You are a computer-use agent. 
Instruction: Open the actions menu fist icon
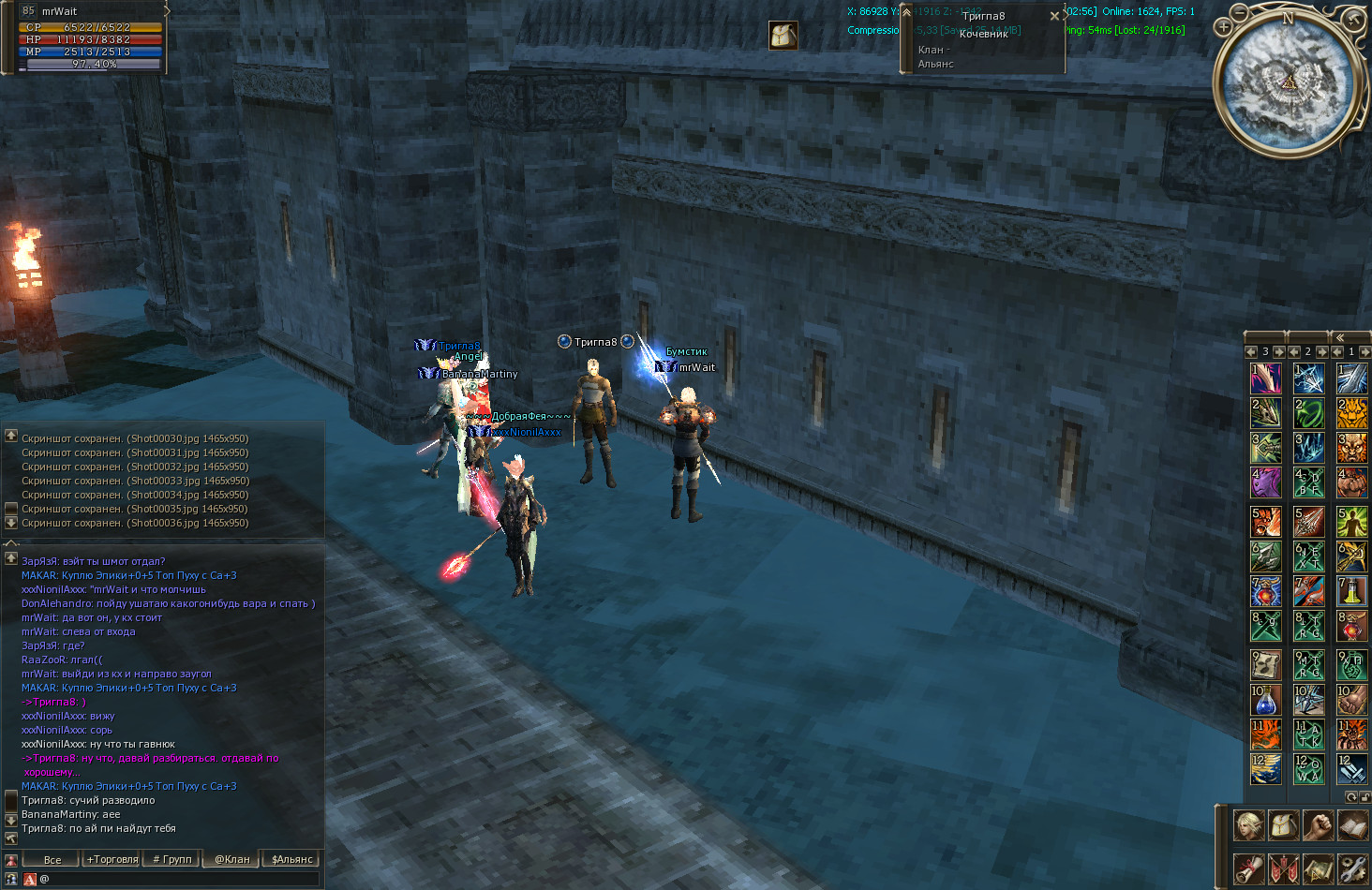coord(1318,825)
